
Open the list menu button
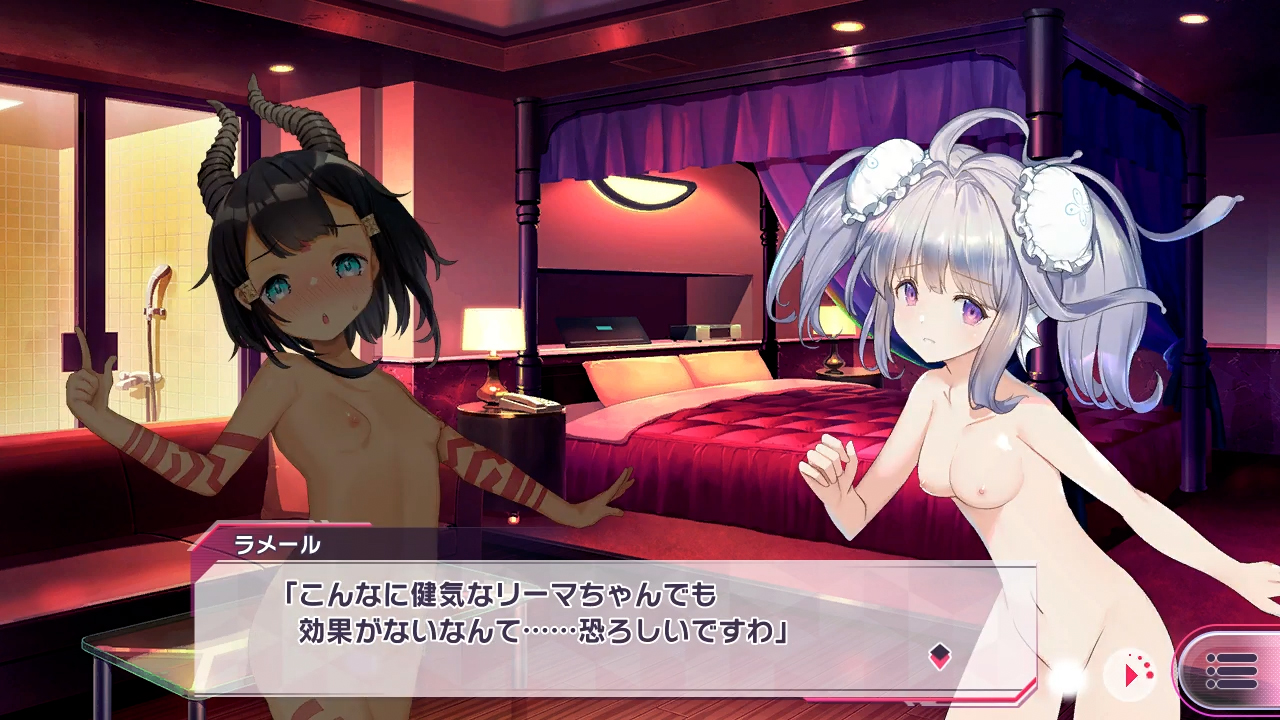(1231, 671)
